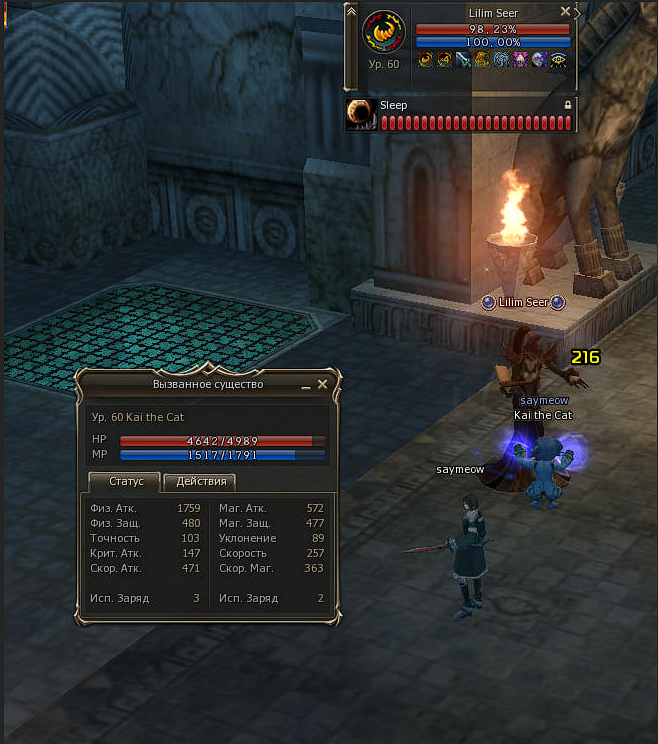Select the sword buff icon on the target
Image resolution: width=658 pixels, height=744 pixels.
coord(463,60)
